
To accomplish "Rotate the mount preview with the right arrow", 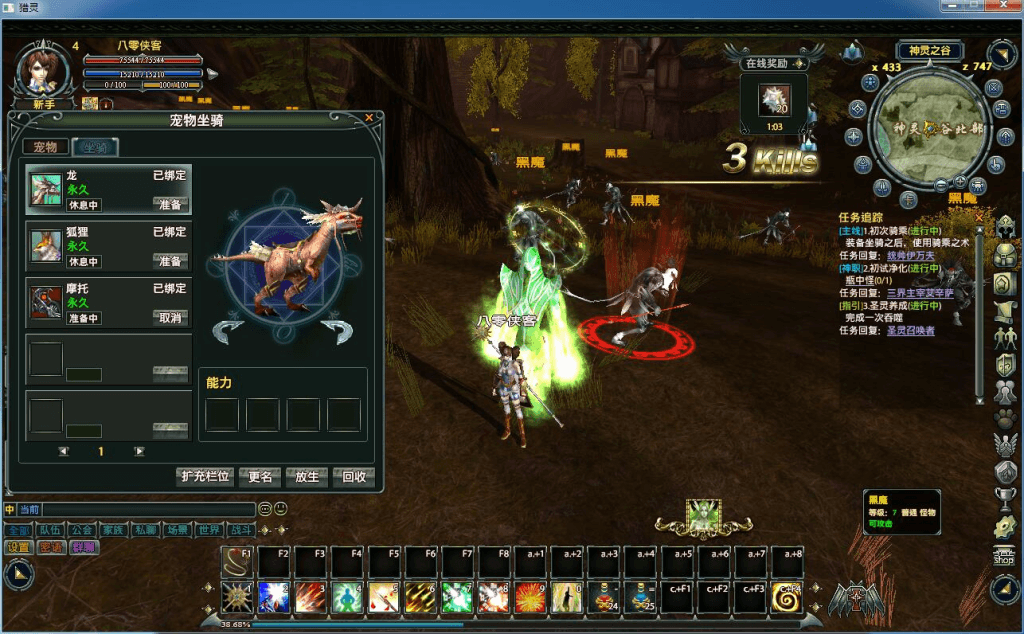I will pos(337,331).
